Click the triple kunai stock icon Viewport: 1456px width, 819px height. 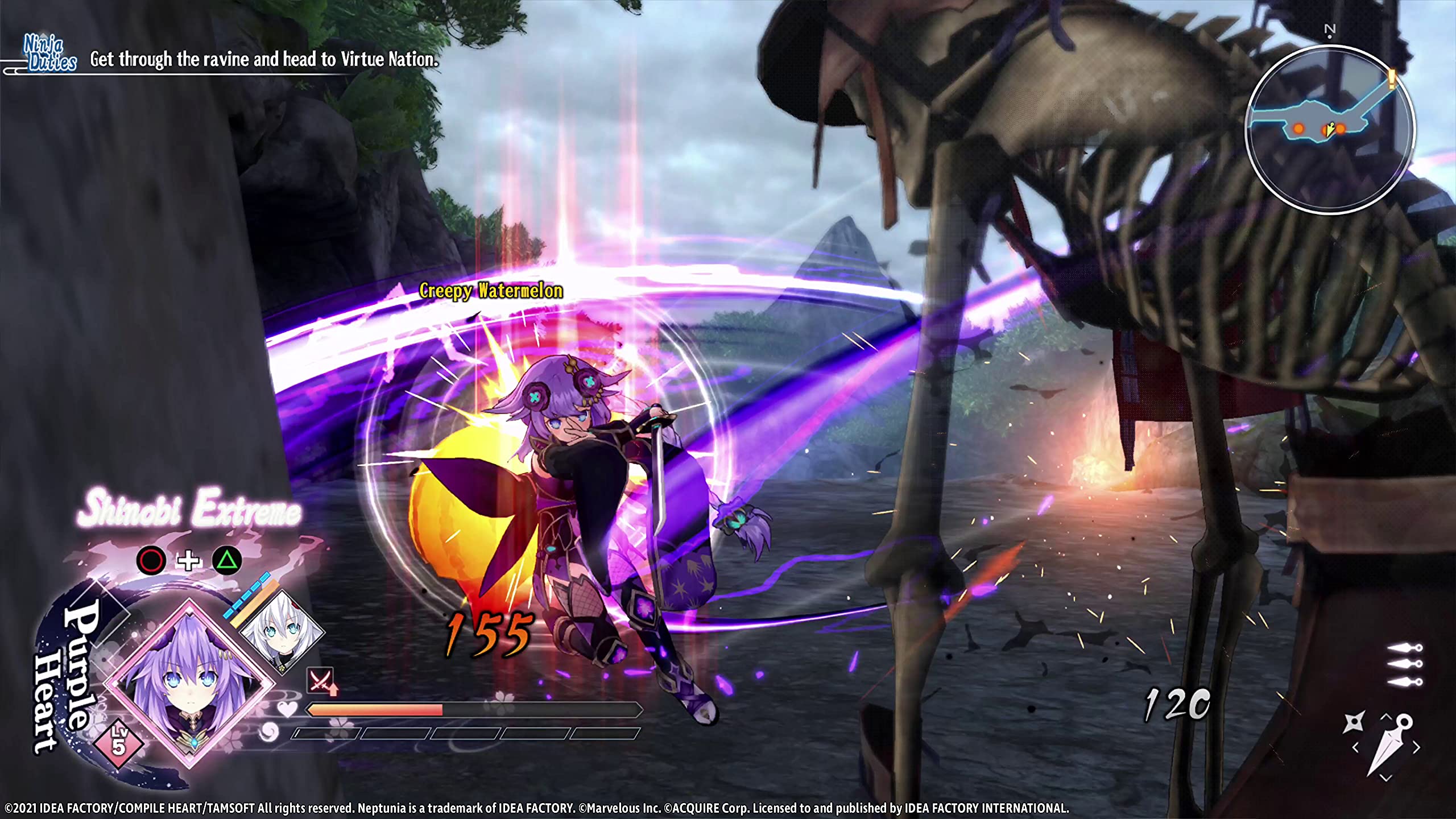click(1405, 664)
